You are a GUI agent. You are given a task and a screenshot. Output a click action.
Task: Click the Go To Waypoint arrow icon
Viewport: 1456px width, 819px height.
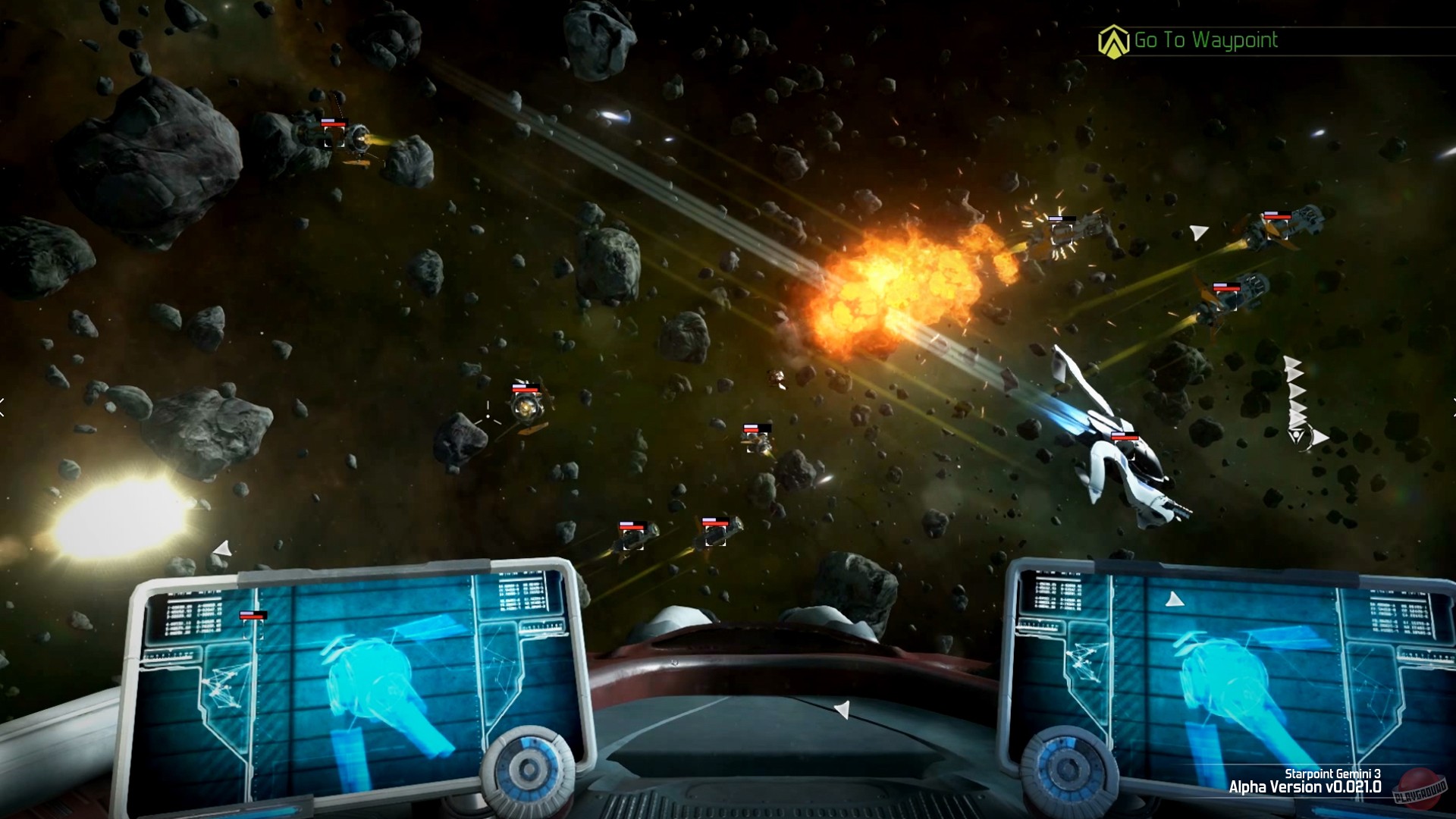click(x=1113, y=42)
